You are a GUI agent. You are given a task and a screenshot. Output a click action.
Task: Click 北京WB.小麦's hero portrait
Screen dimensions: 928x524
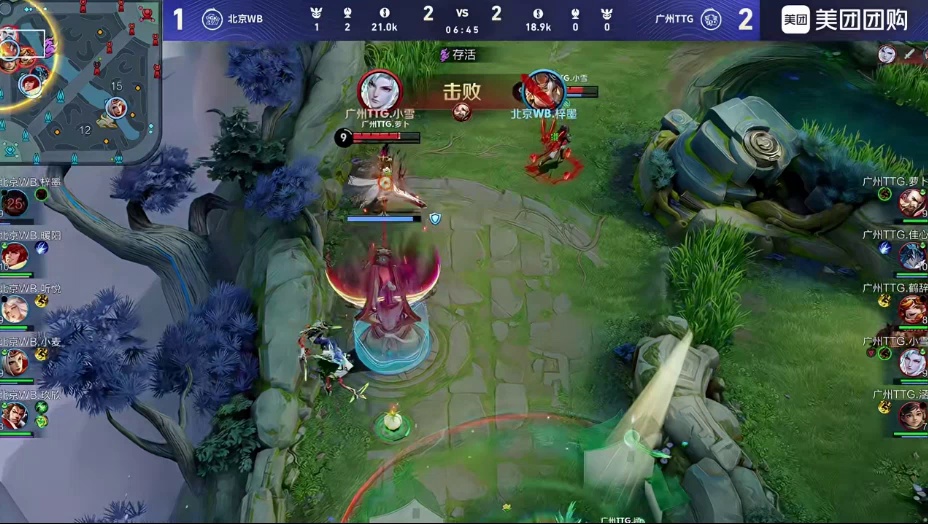coord(15,362)
